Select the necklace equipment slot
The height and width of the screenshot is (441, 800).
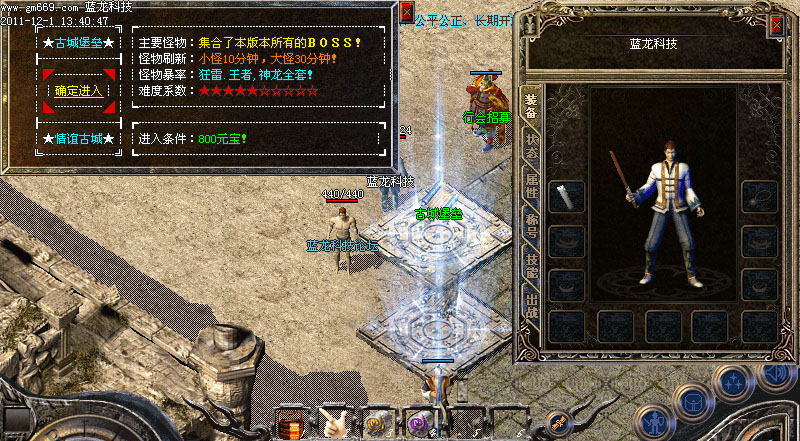coord(759,197)
